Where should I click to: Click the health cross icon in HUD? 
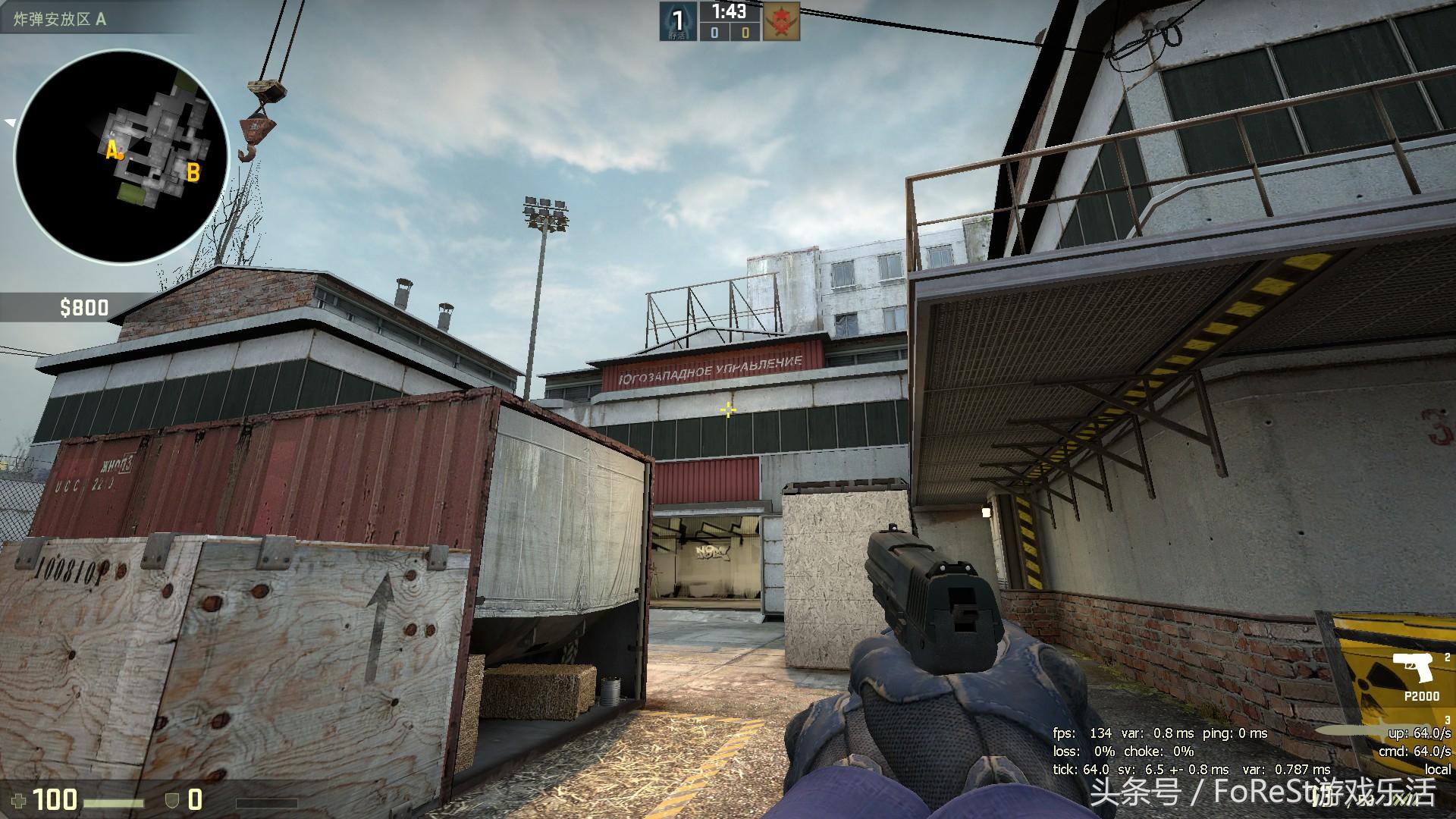click(x=19, y=801)
